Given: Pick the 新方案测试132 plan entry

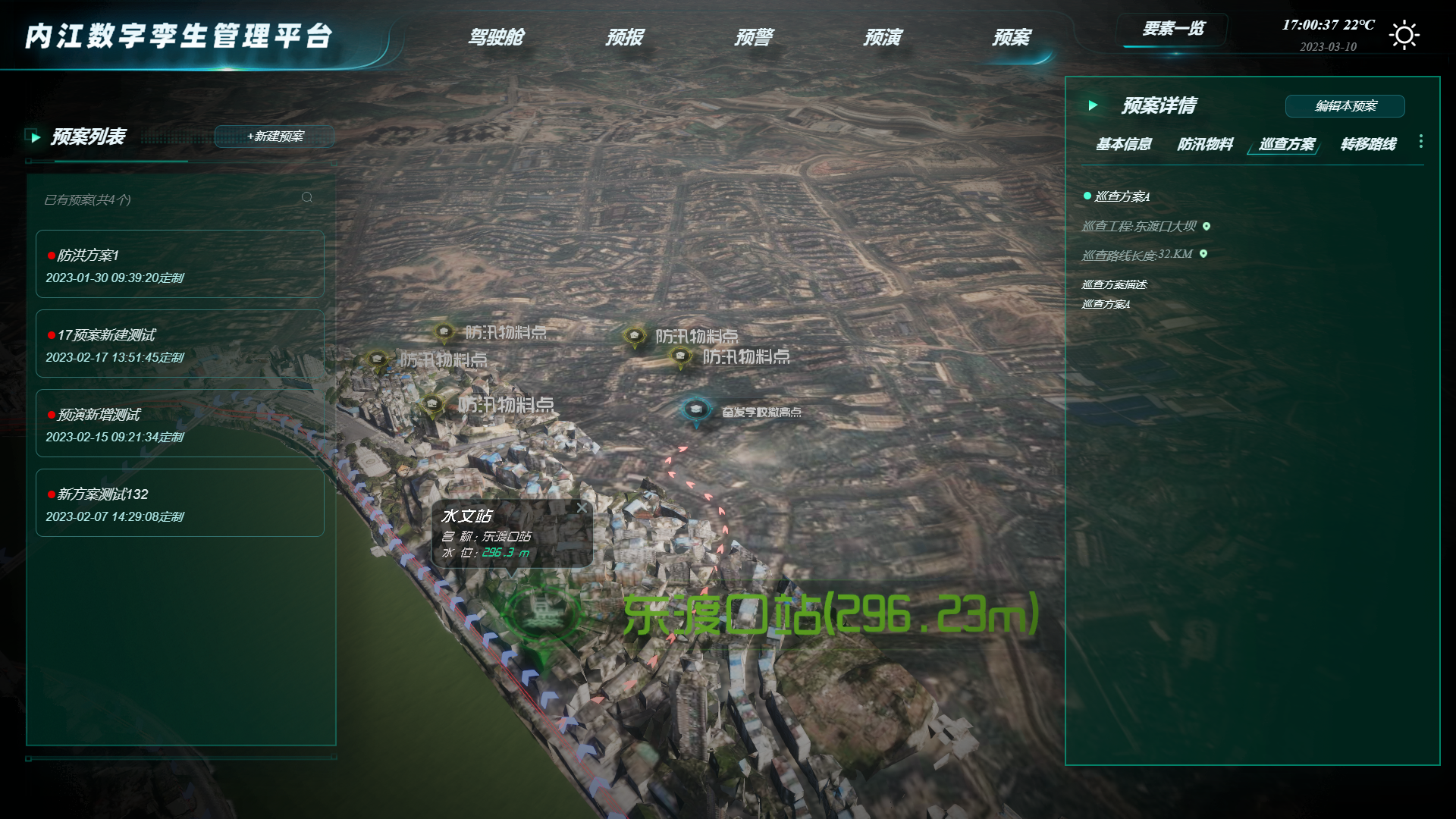Looking at the screenshot, I should tap(180, 503).
